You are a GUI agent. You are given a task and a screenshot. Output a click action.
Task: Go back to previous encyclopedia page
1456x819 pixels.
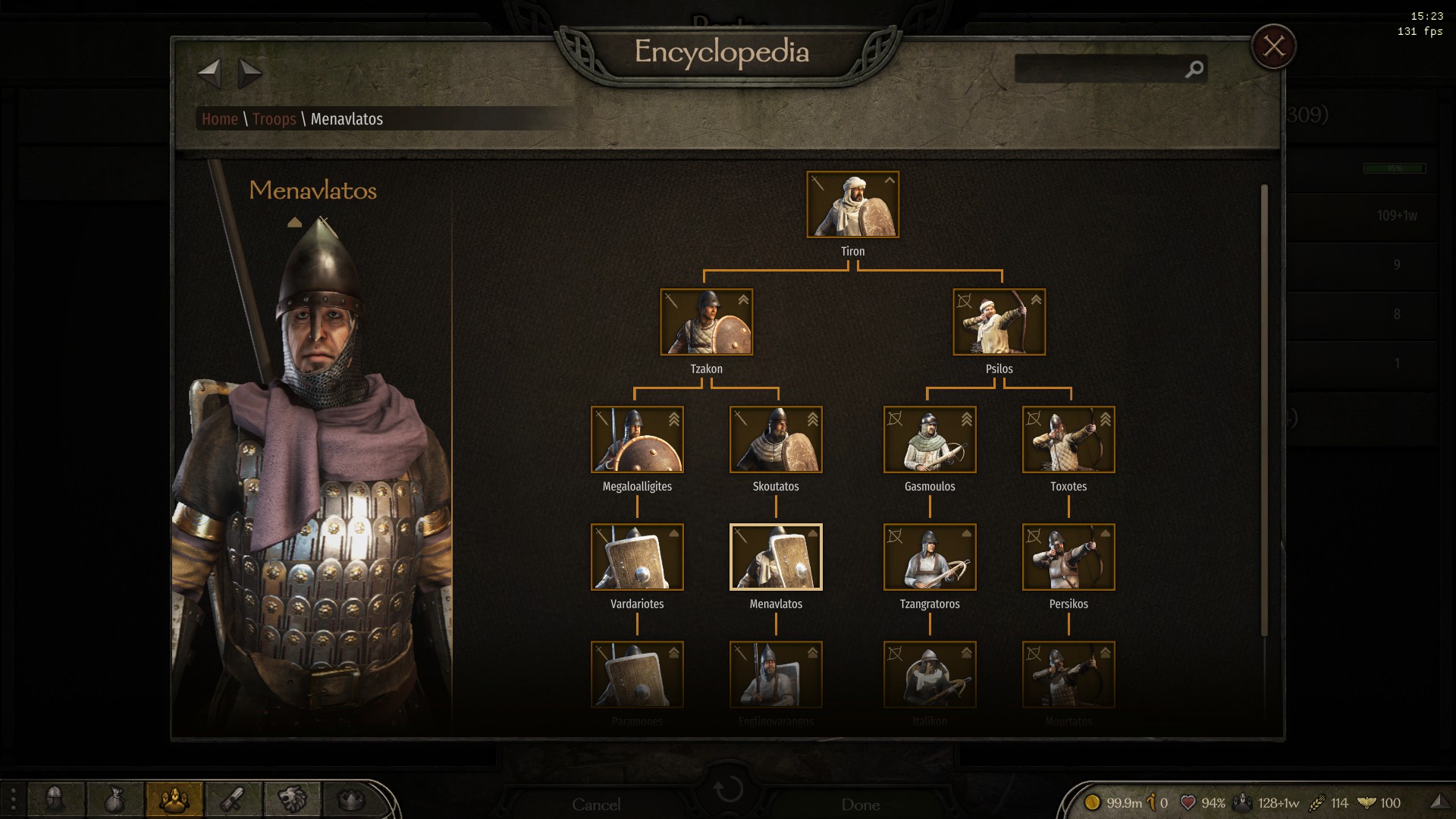(209, 74)
